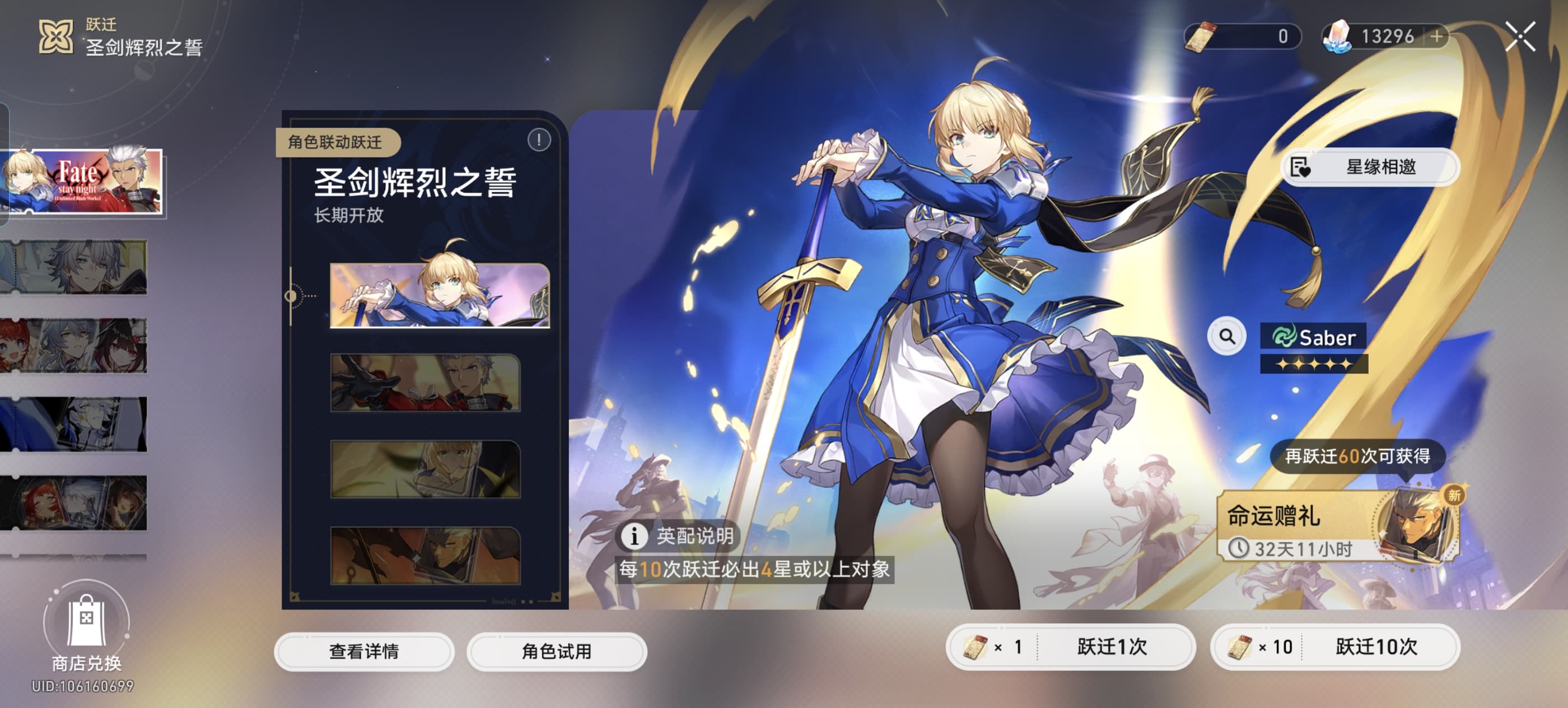The image size is (1568, 708).
Task: Open the 星缘相邀 button
Action: [1370, 167]
